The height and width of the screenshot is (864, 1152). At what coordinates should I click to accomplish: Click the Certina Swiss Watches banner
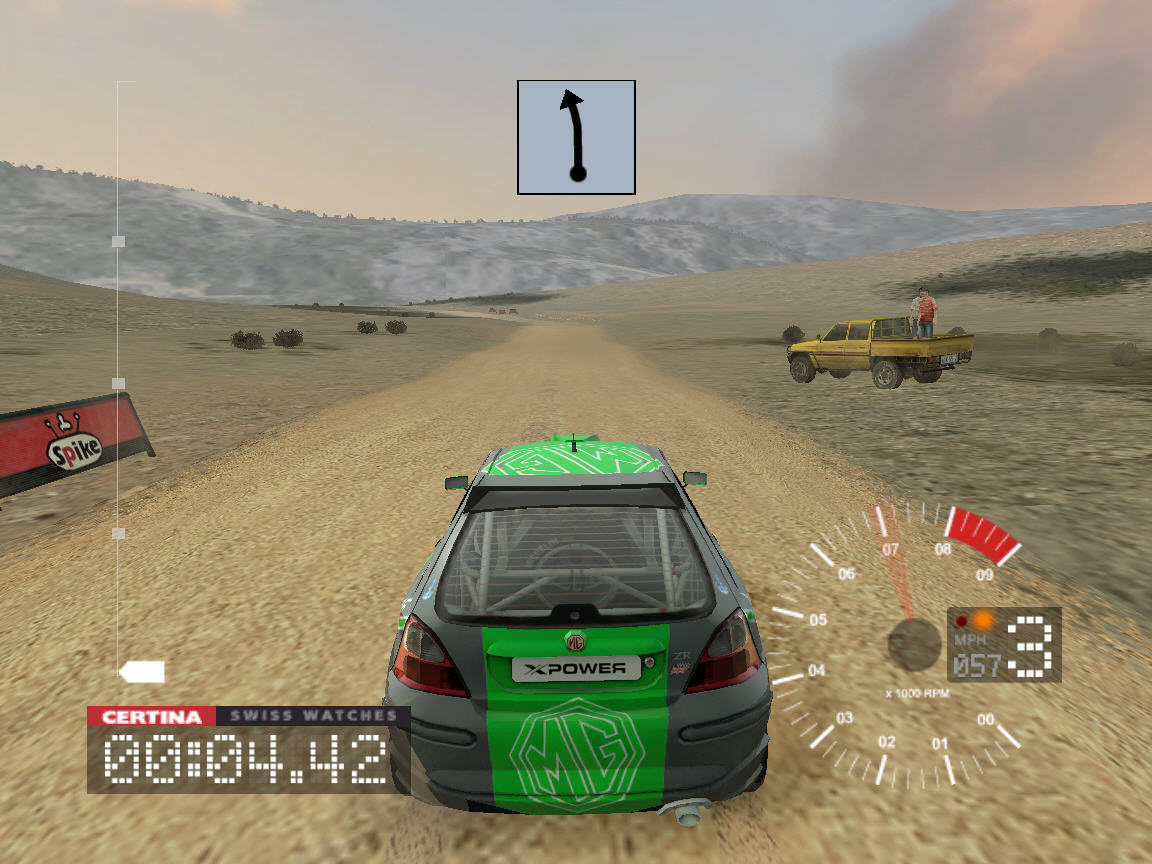[248, 716]
